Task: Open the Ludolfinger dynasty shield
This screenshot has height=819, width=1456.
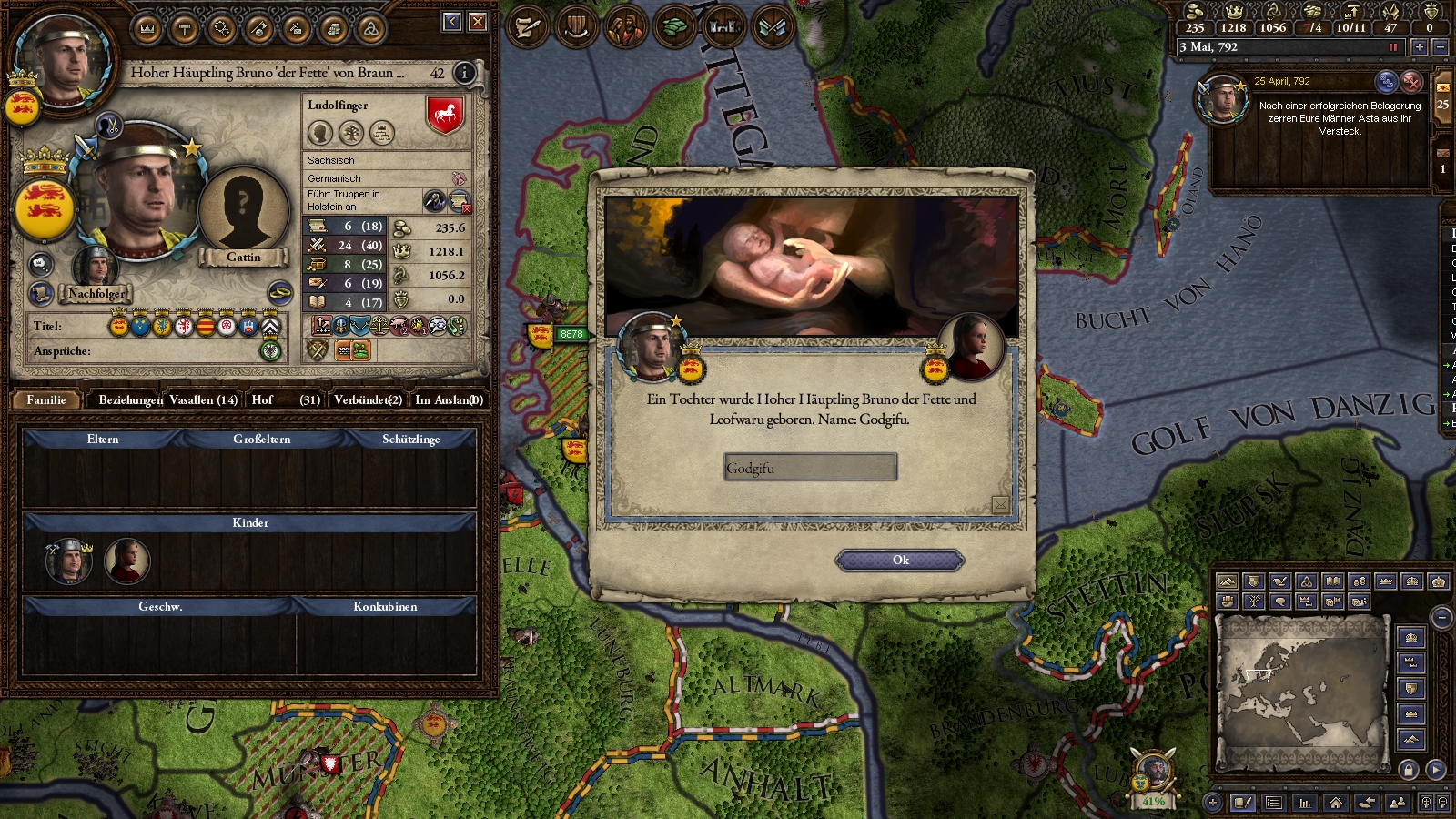Action: tap(445, 116)
